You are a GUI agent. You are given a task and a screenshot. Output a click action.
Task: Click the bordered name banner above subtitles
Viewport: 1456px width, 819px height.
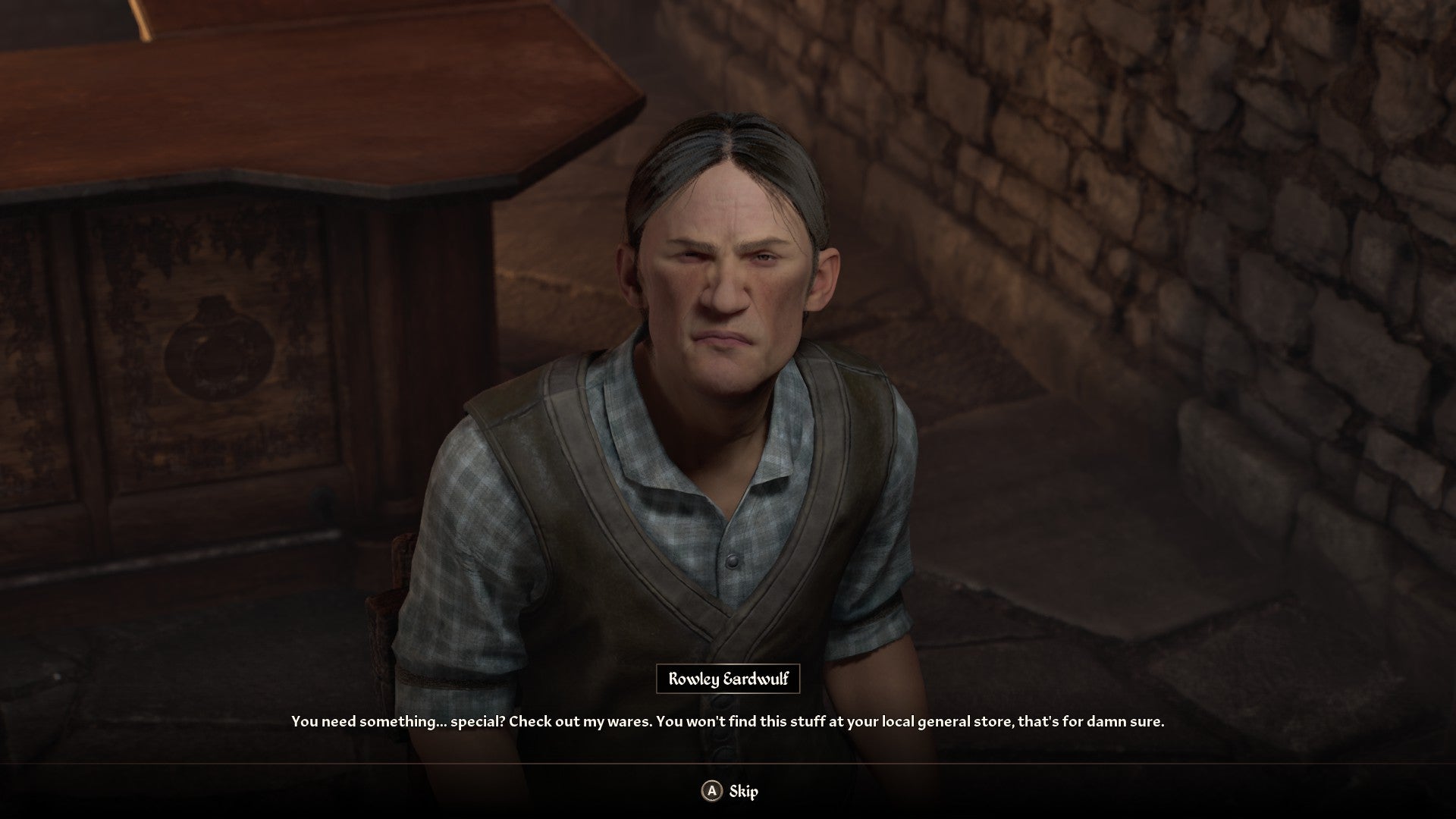(x=730, y=680)
